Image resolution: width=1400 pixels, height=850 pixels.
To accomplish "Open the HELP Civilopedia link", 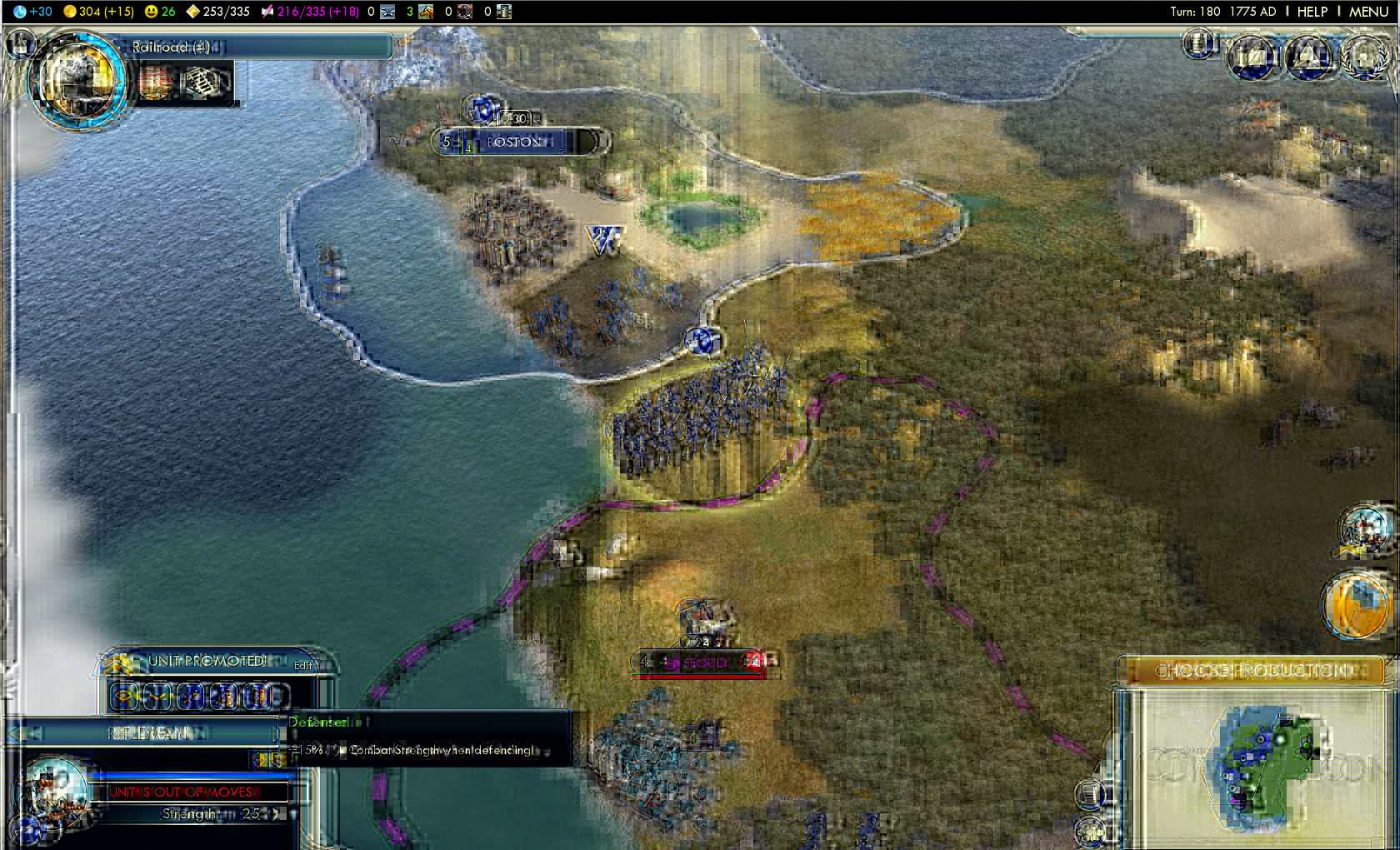I will click(x=1312, y=12).
